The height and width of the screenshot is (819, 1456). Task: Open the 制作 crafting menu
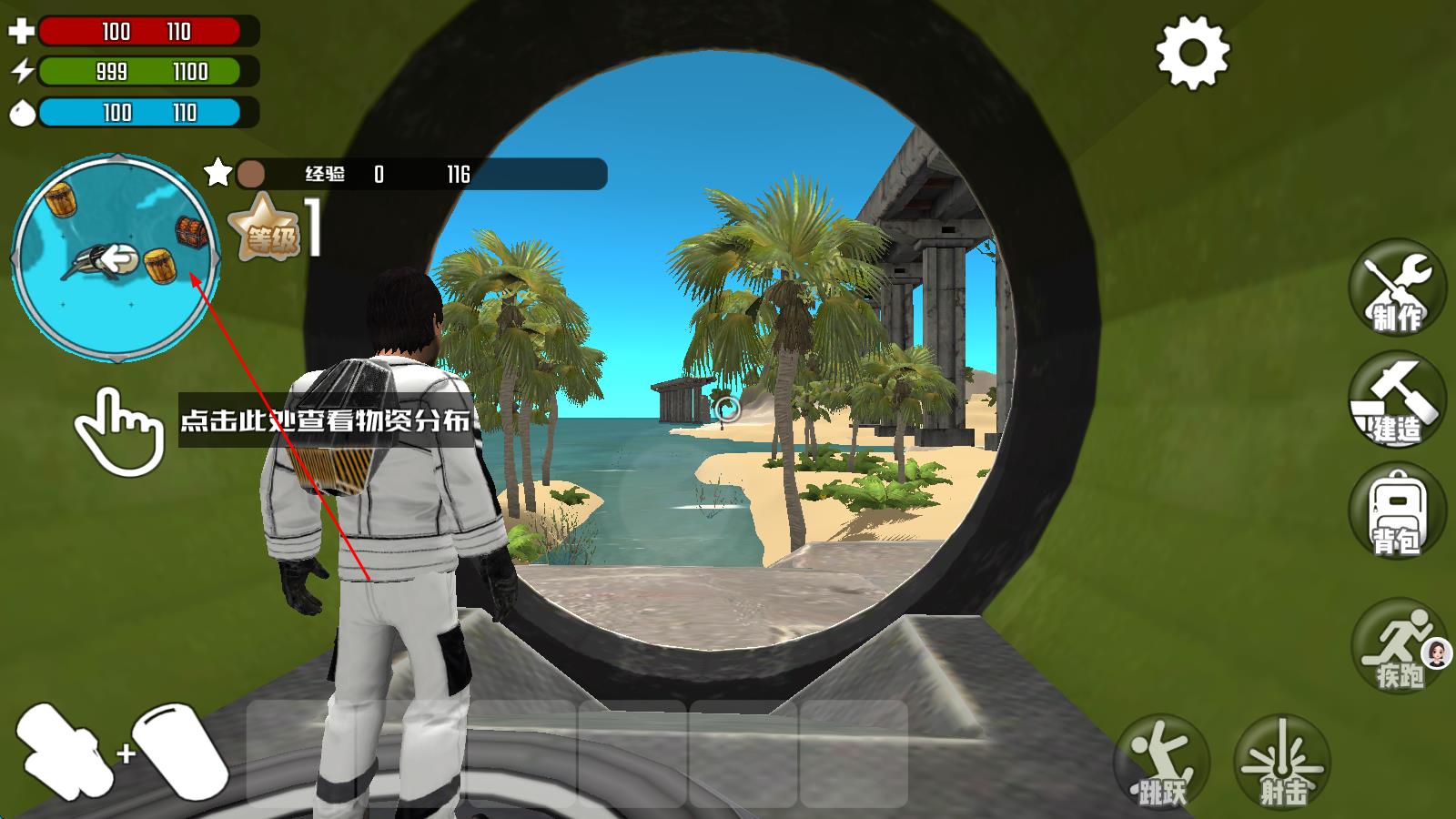pos(1397,288)
